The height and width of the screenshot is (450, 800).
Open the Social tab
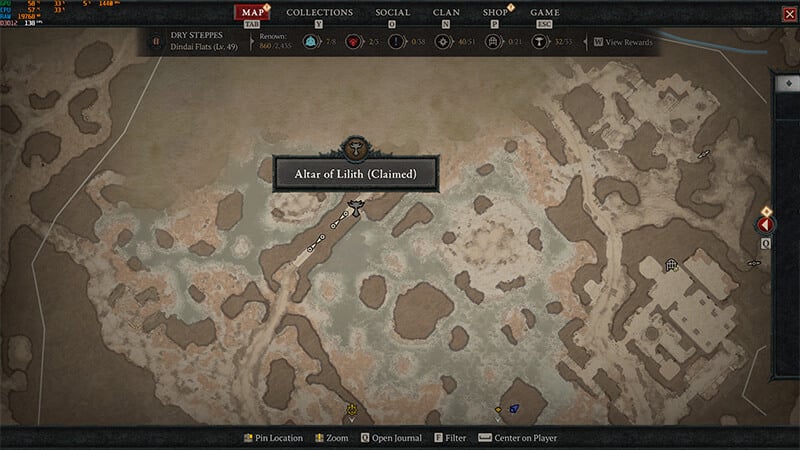(392, 13)
